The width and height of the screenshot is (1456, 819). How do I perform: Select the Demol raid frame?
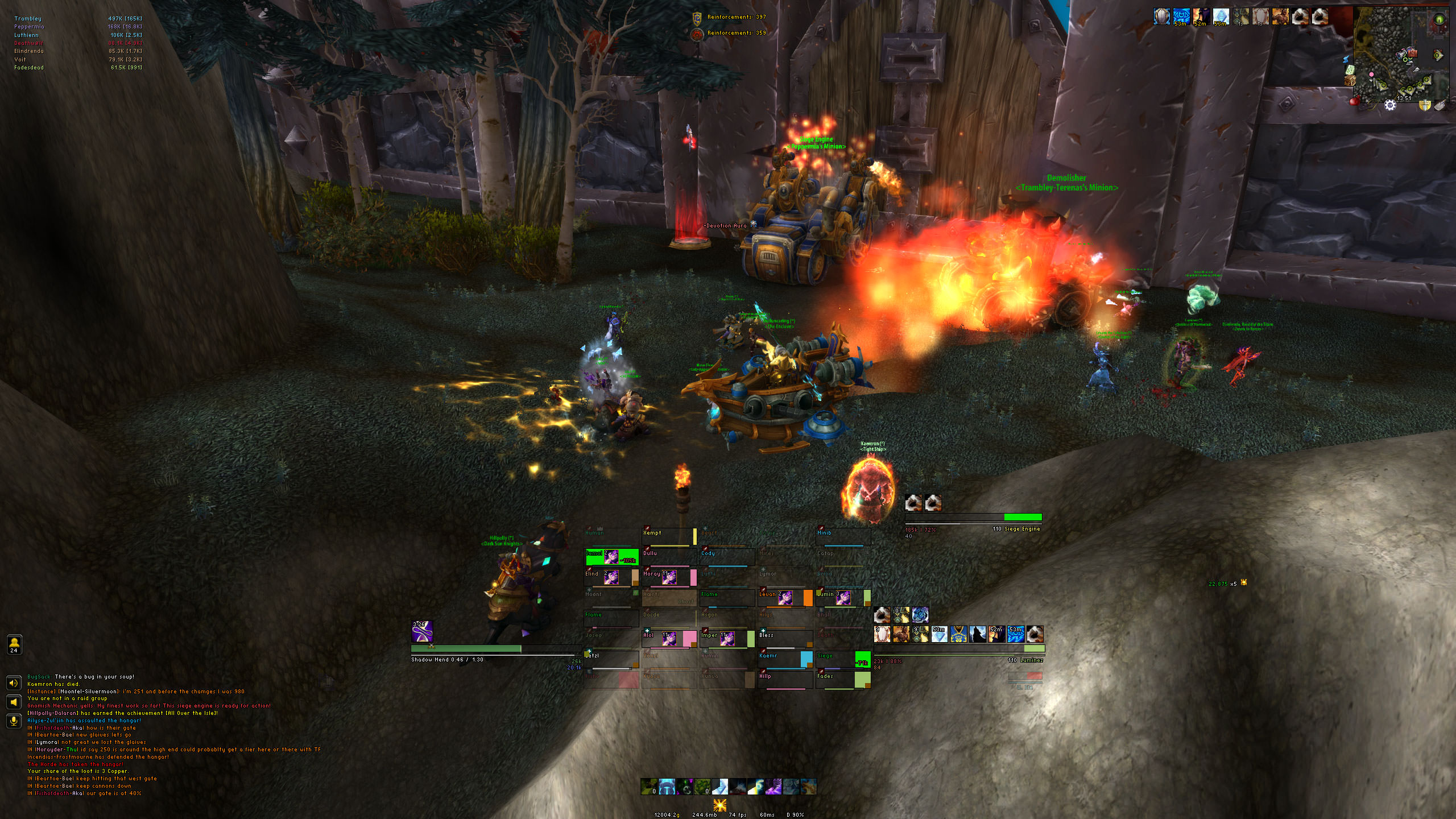point(611,557)
